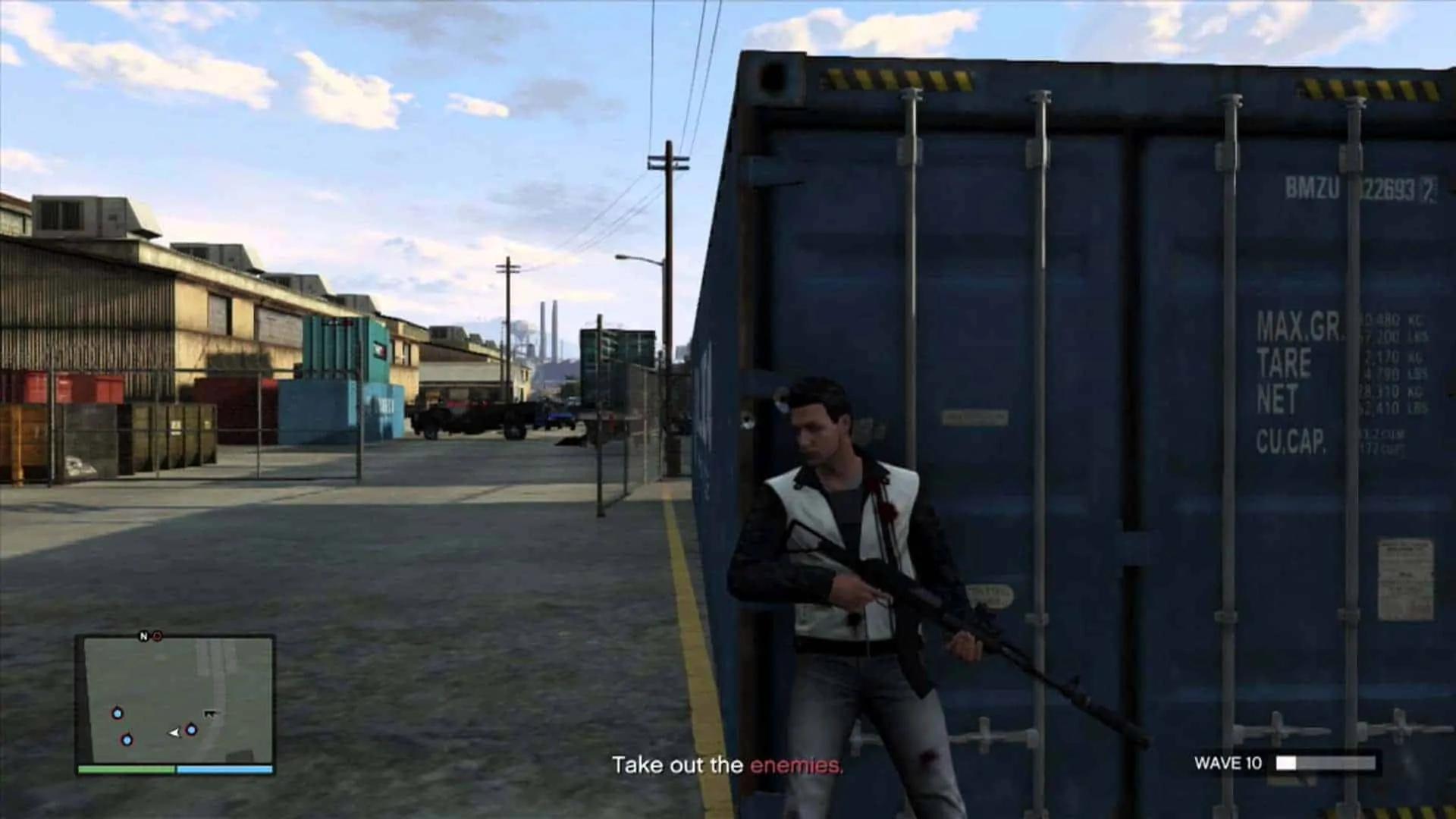The height and width of the screenshot is (819, 1456).
Task: Click the dark divider between health and stamina bars
Action: (x=175, y=769)
